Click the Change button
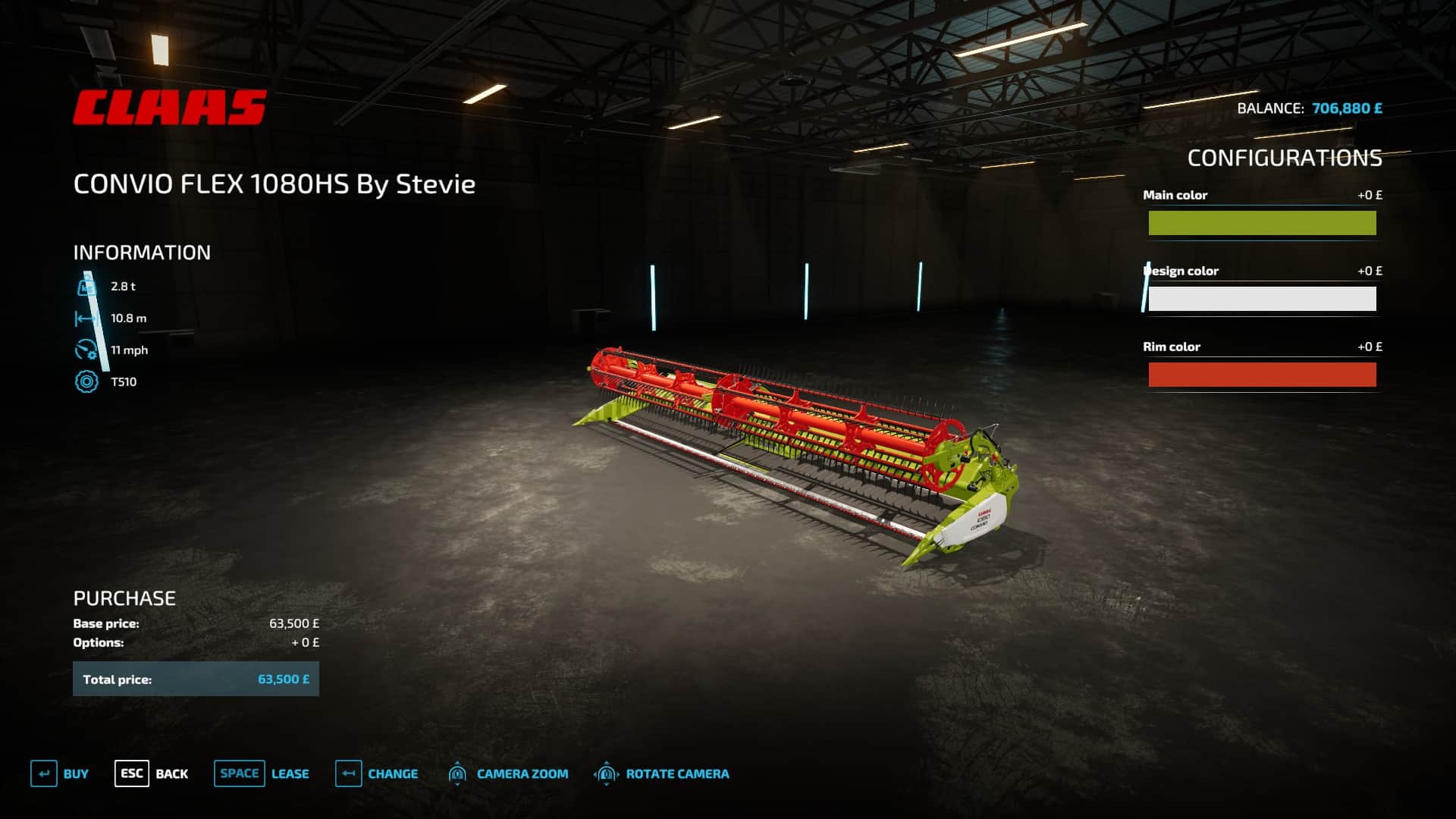This screenshot has height=819, width=1456. click(x=377, y=773)
